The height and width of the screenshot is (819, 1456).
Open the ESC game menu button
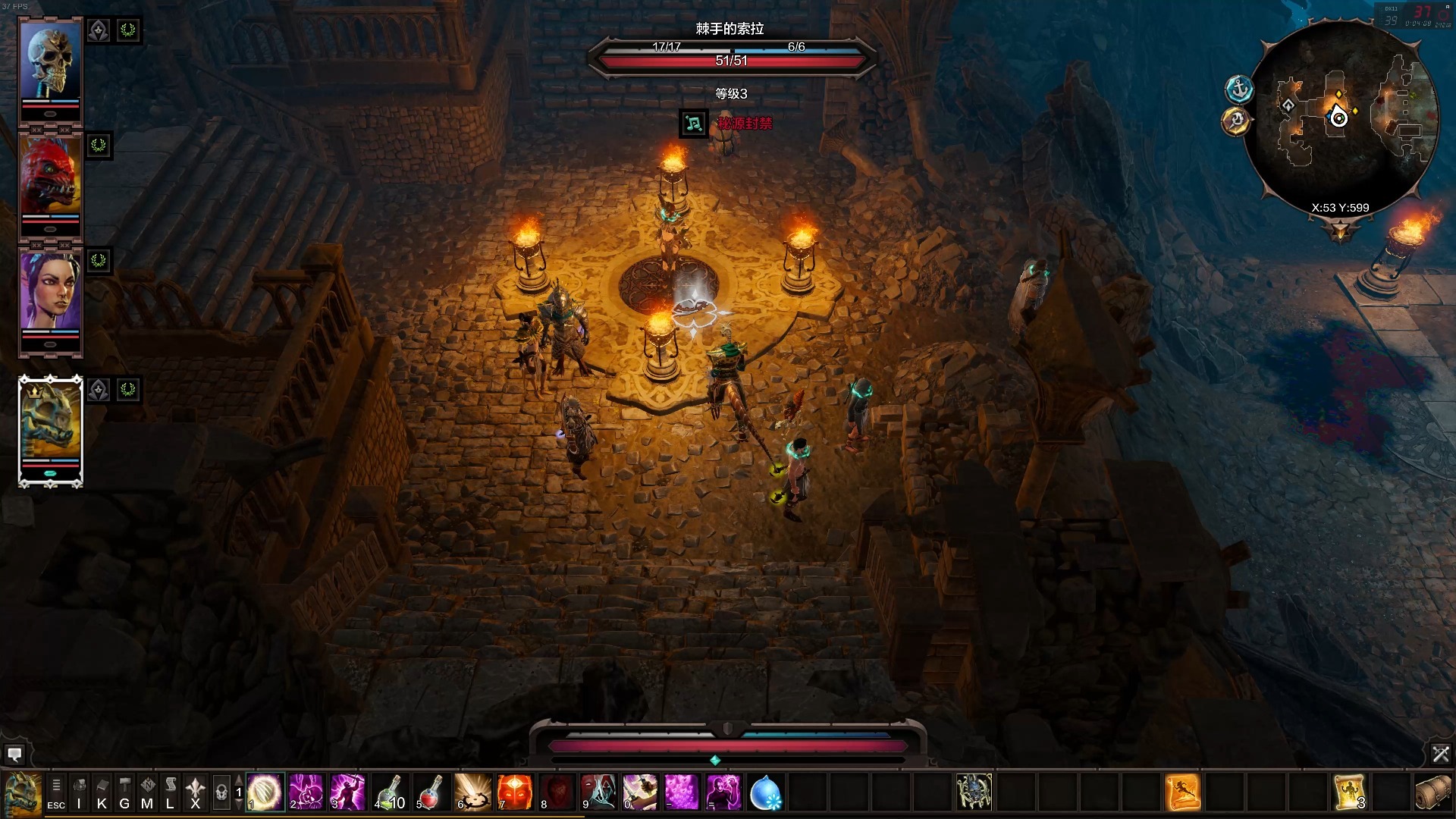(56, 792)
